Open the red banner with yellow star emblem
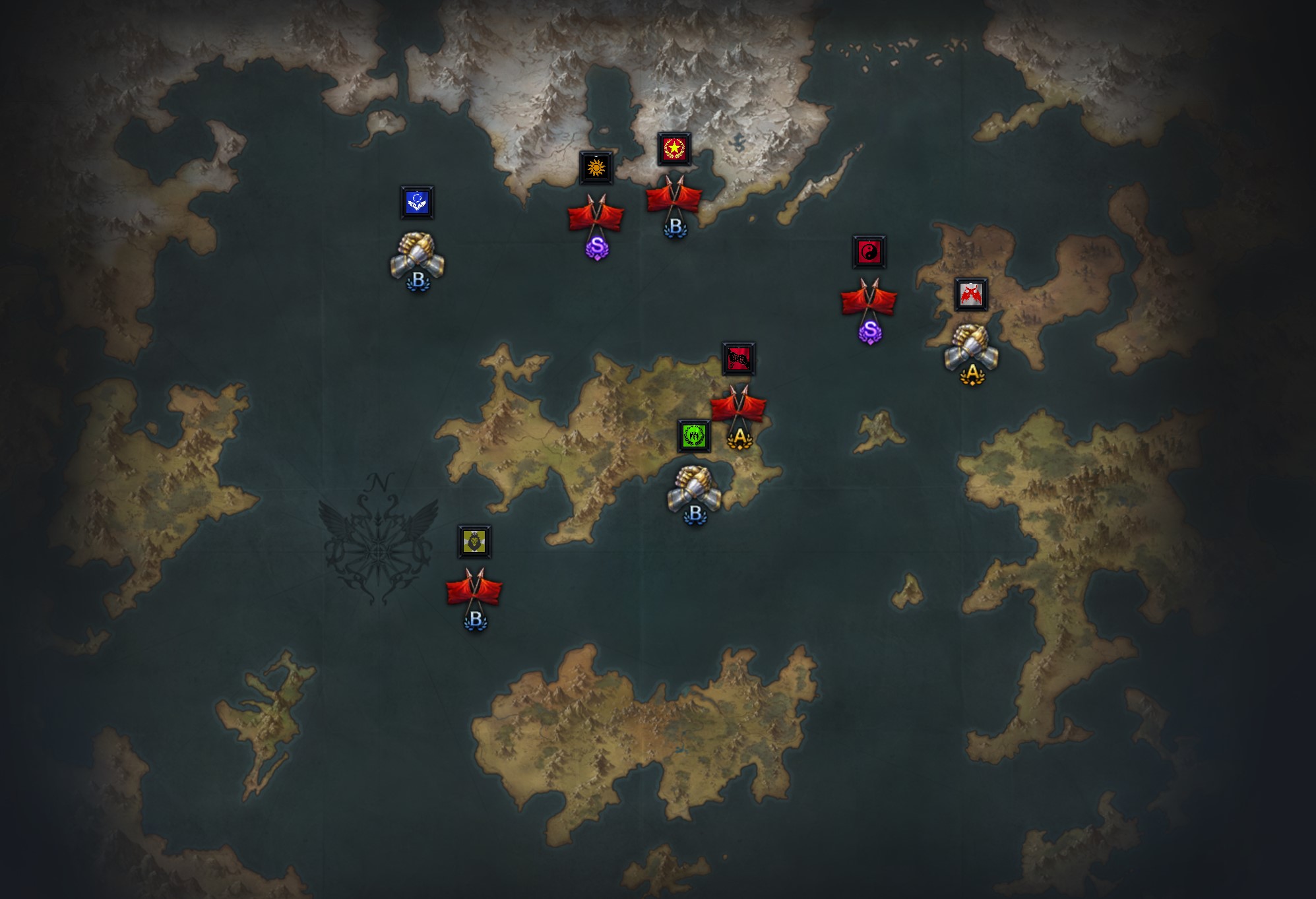1316x899 pixels. 674,148
